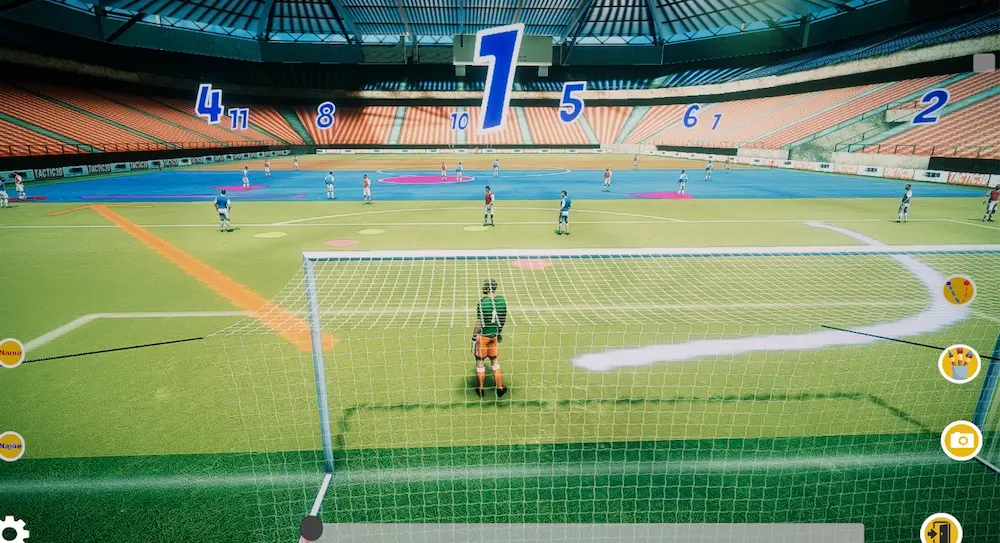Toggle the red-text Name button
Viewport: 1000px width, 543px height.
tap(10, 352)
